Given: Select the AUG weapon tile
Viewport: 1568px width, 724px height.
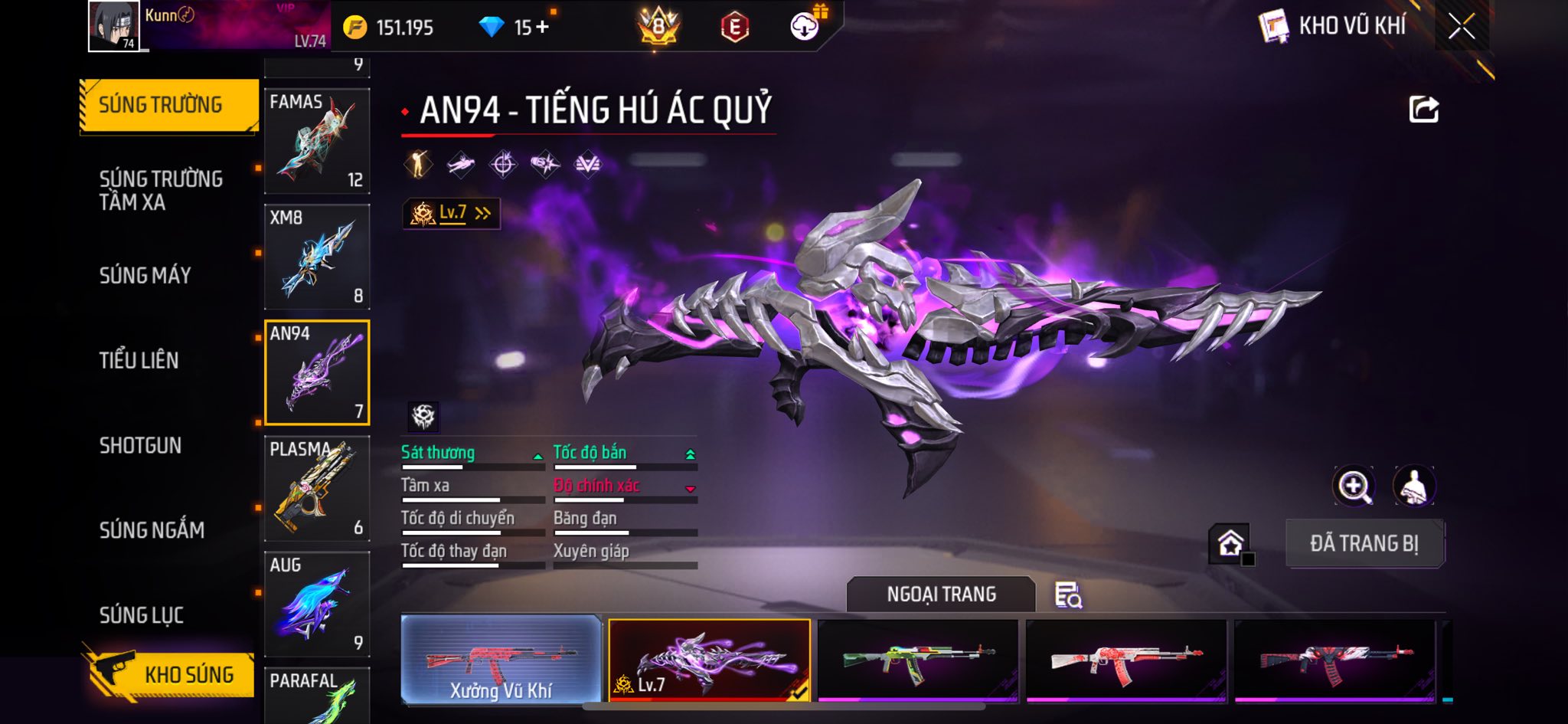Looking at the screenshot, I should [x=317, y=604].
